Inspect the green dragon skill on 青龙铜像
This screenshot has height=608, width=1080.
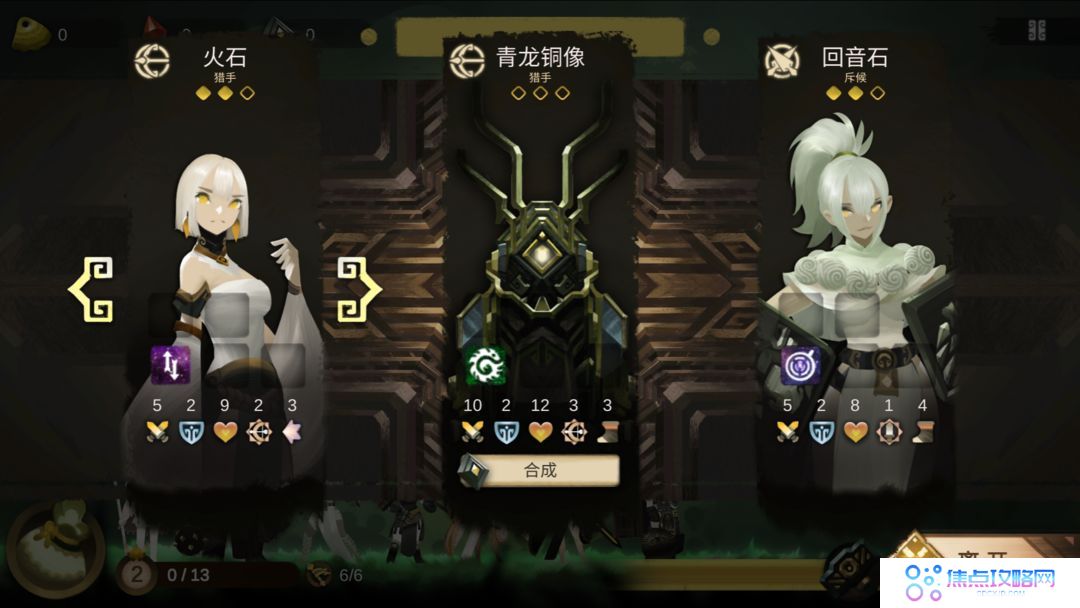point(485,365)
